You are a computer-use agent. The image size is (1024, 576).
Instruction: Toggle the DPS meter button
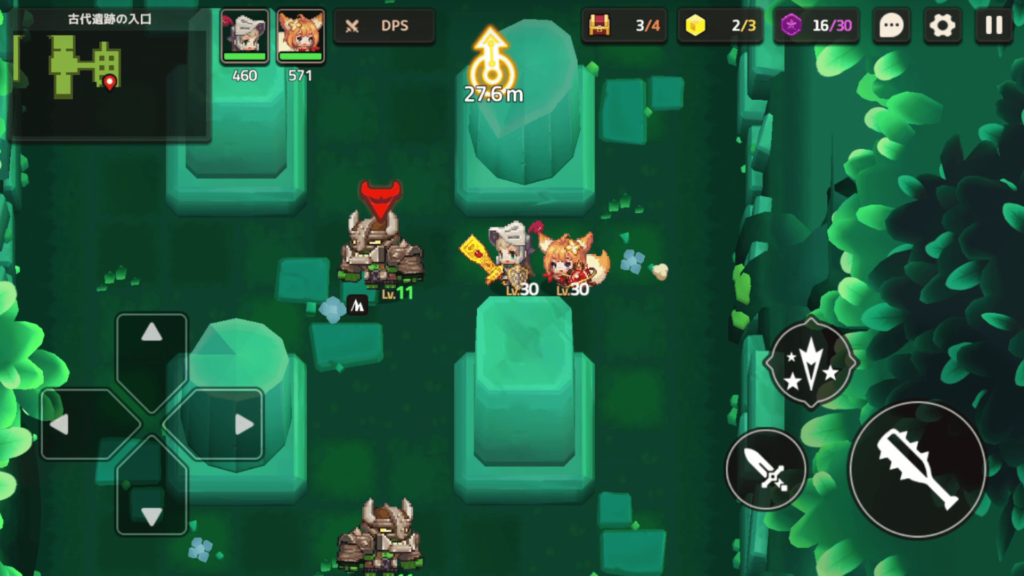pos(384,27)
